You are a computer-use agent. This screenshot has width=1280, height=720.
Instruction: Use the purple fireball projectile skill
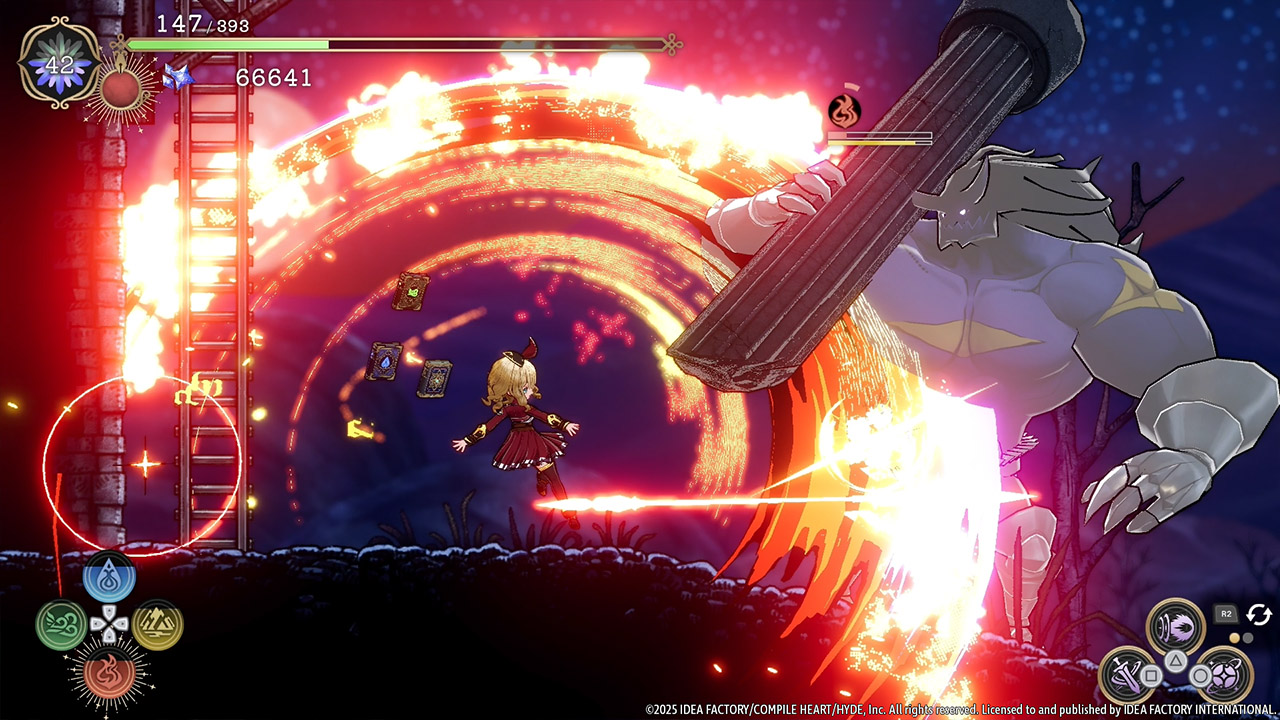[1176, 626]
